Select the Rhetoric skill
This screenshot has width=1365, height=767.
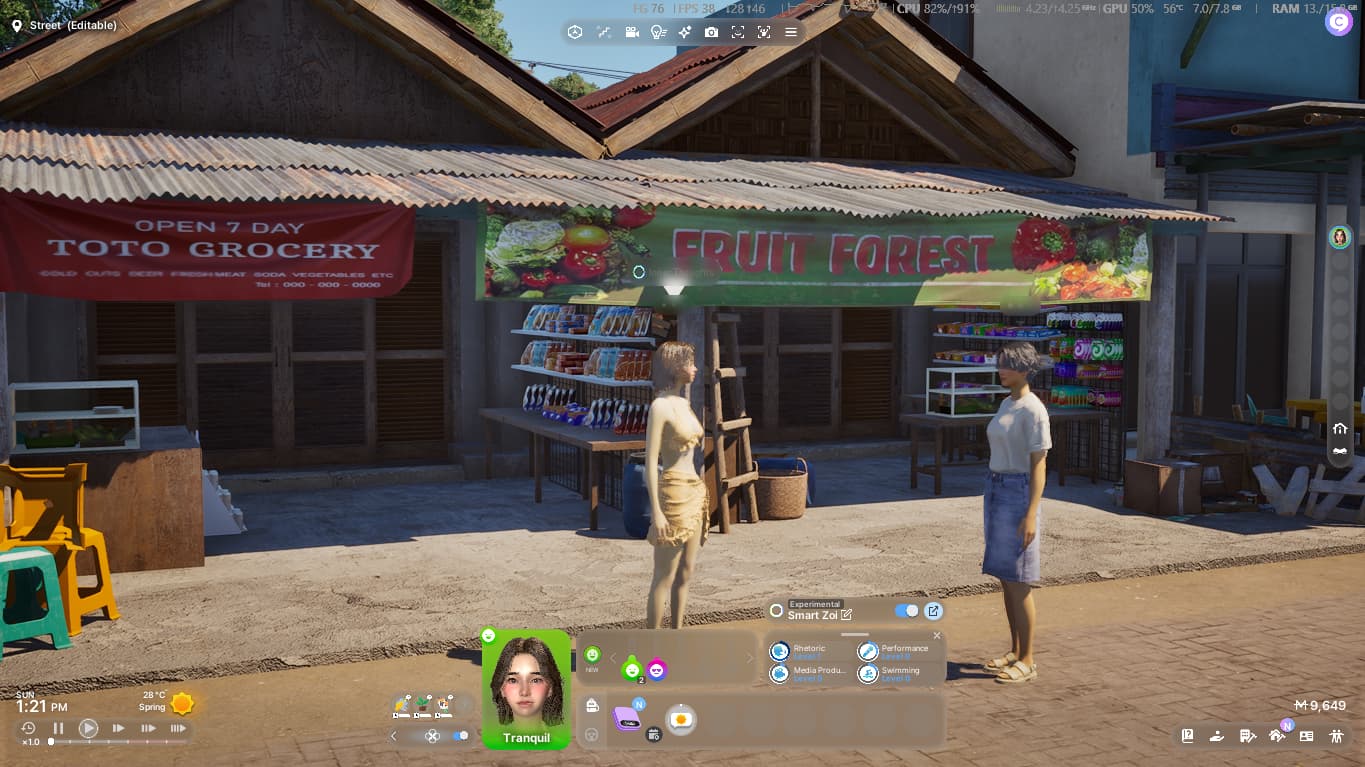click(781, 651)
